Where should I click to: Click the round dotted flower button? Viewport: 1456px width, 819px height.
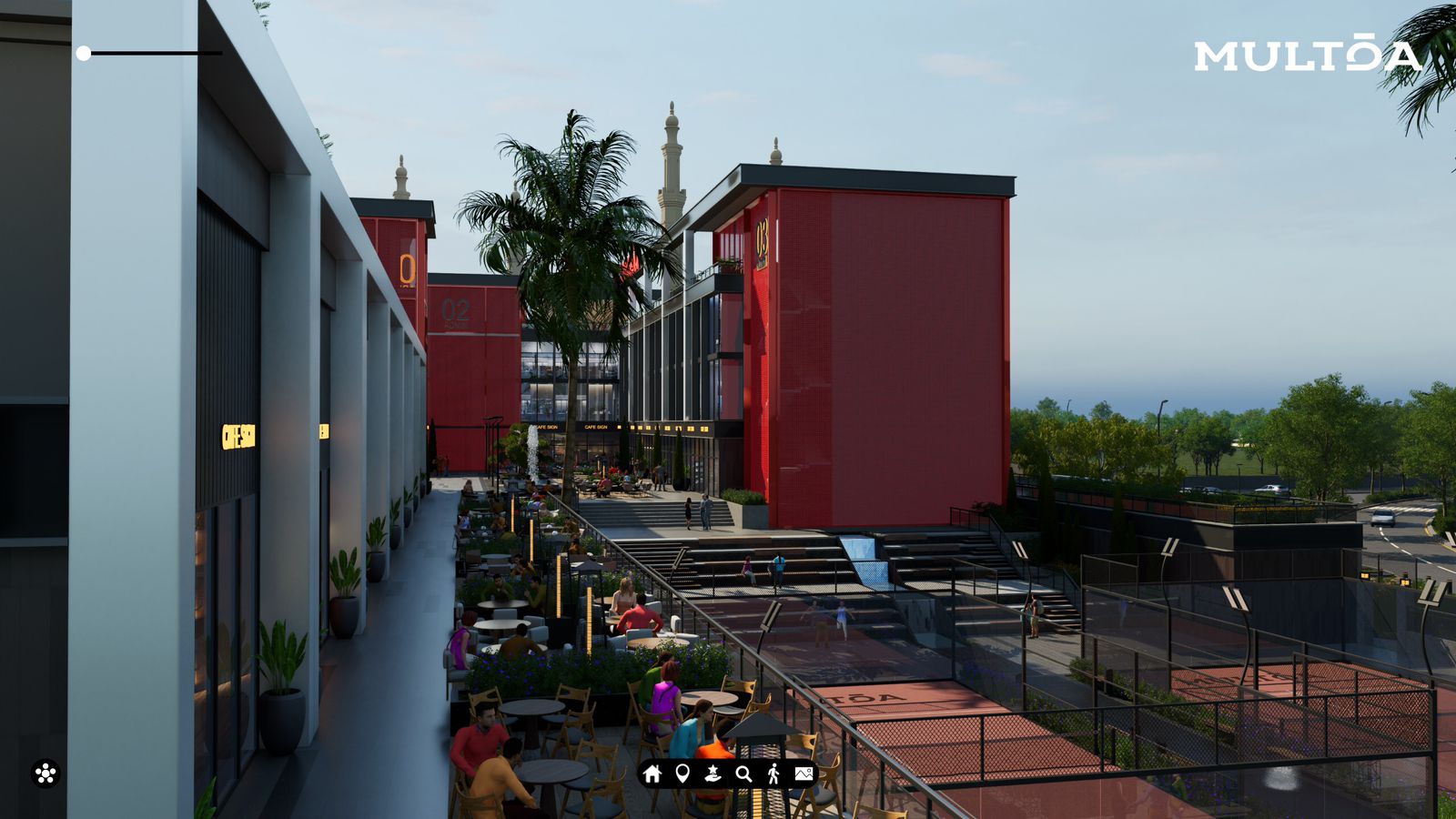click(x=45, y=773)
